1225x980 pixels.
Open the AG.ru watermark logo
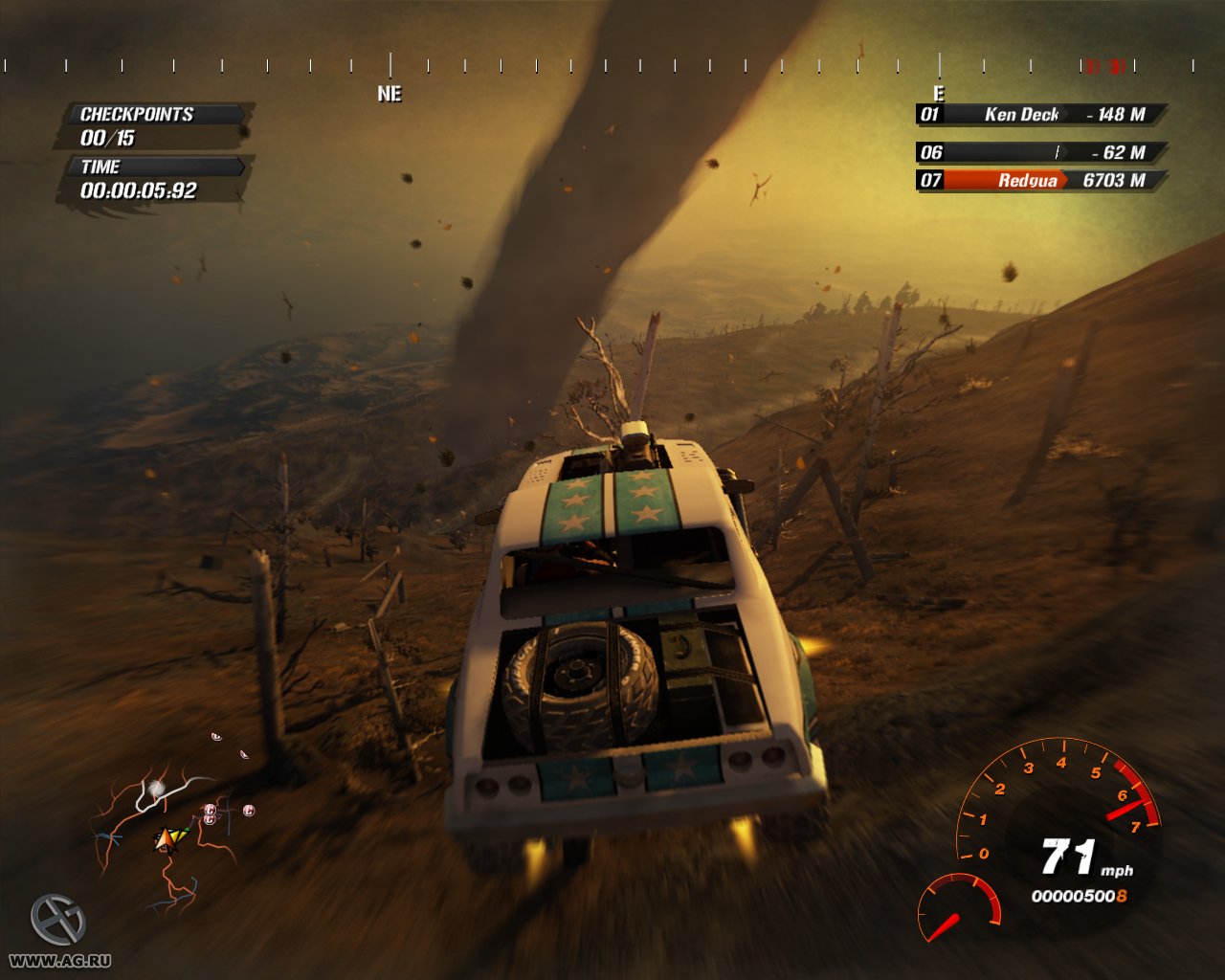(57, 921)
